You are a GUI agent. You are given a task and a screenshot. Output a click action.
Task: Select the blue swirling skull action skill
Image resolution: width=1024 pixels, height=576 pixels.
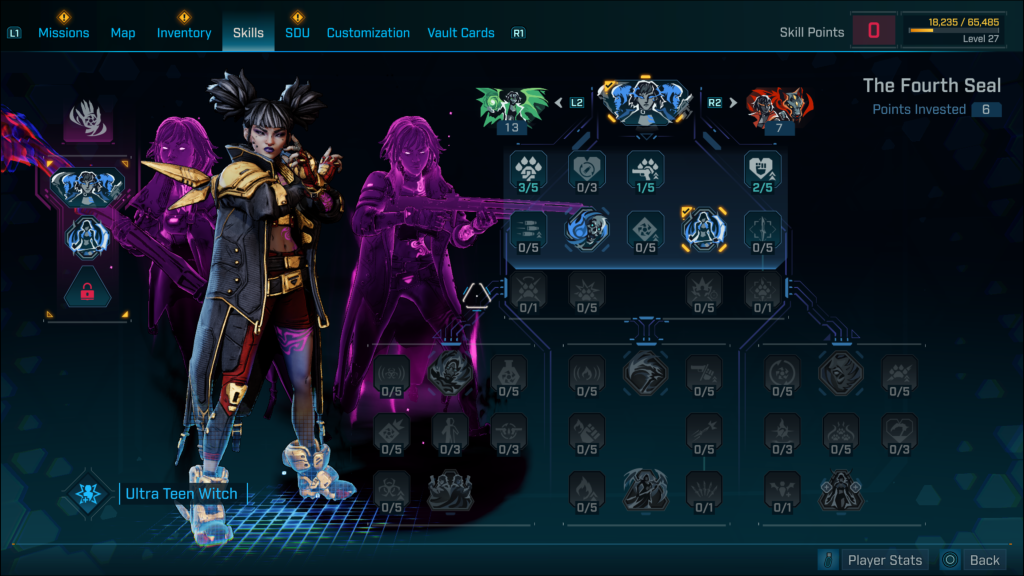pyautogui.click(x=587, y=230)
